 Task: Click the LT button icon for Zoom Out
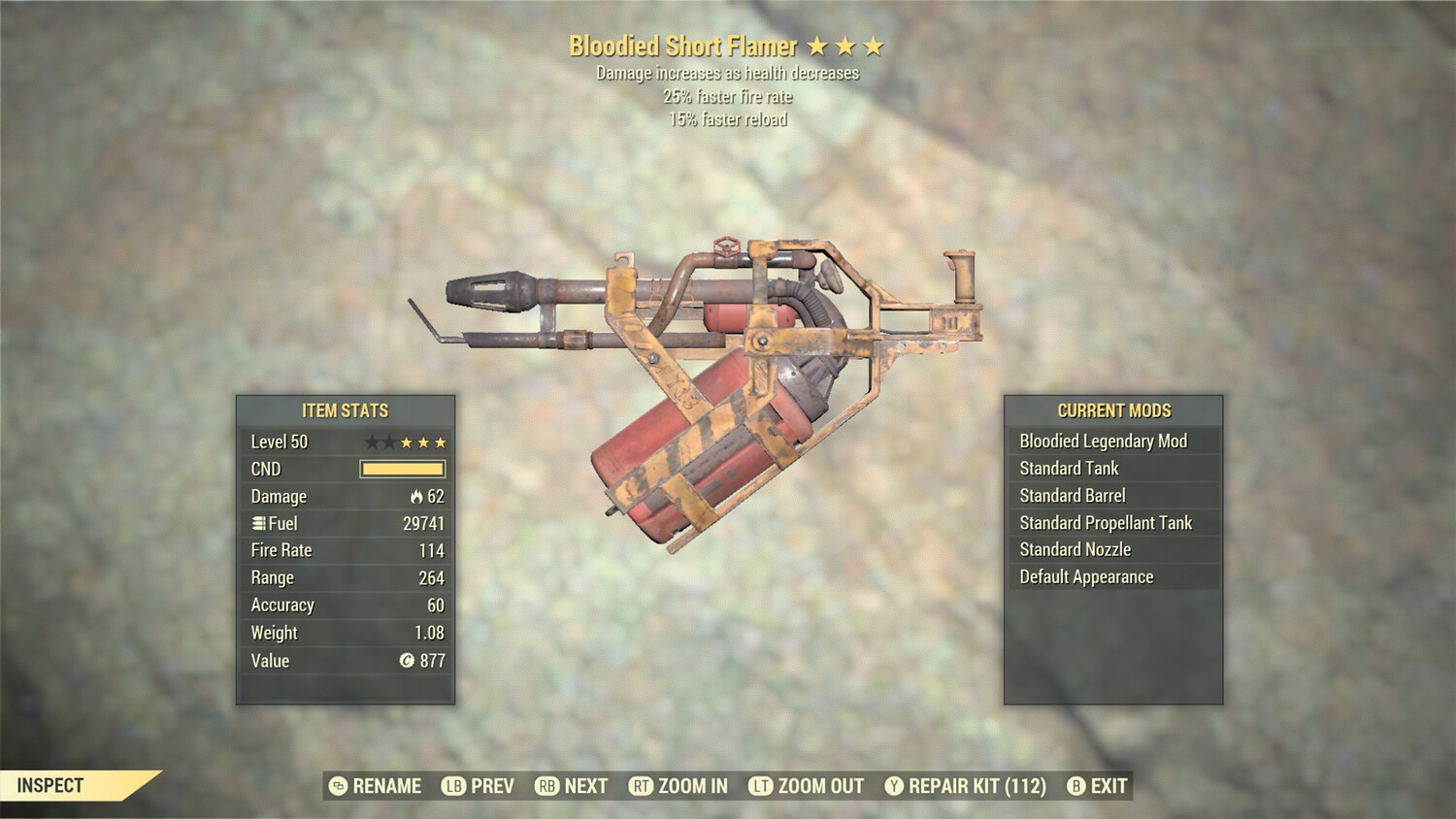(760, 786)
